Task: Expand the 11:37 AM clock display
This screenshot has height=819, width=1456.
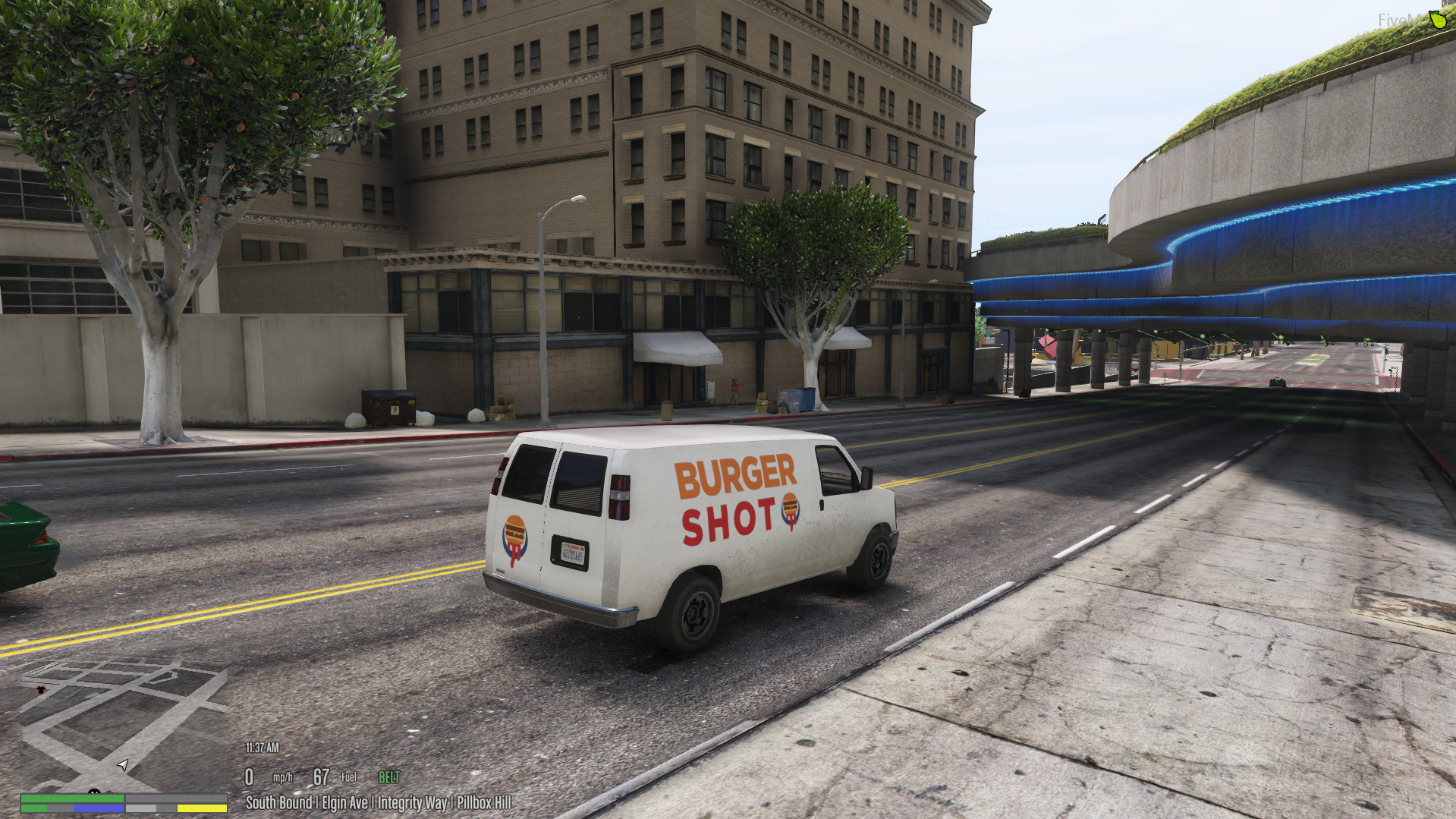Action: pyautogui.click(x=262, y=748)
